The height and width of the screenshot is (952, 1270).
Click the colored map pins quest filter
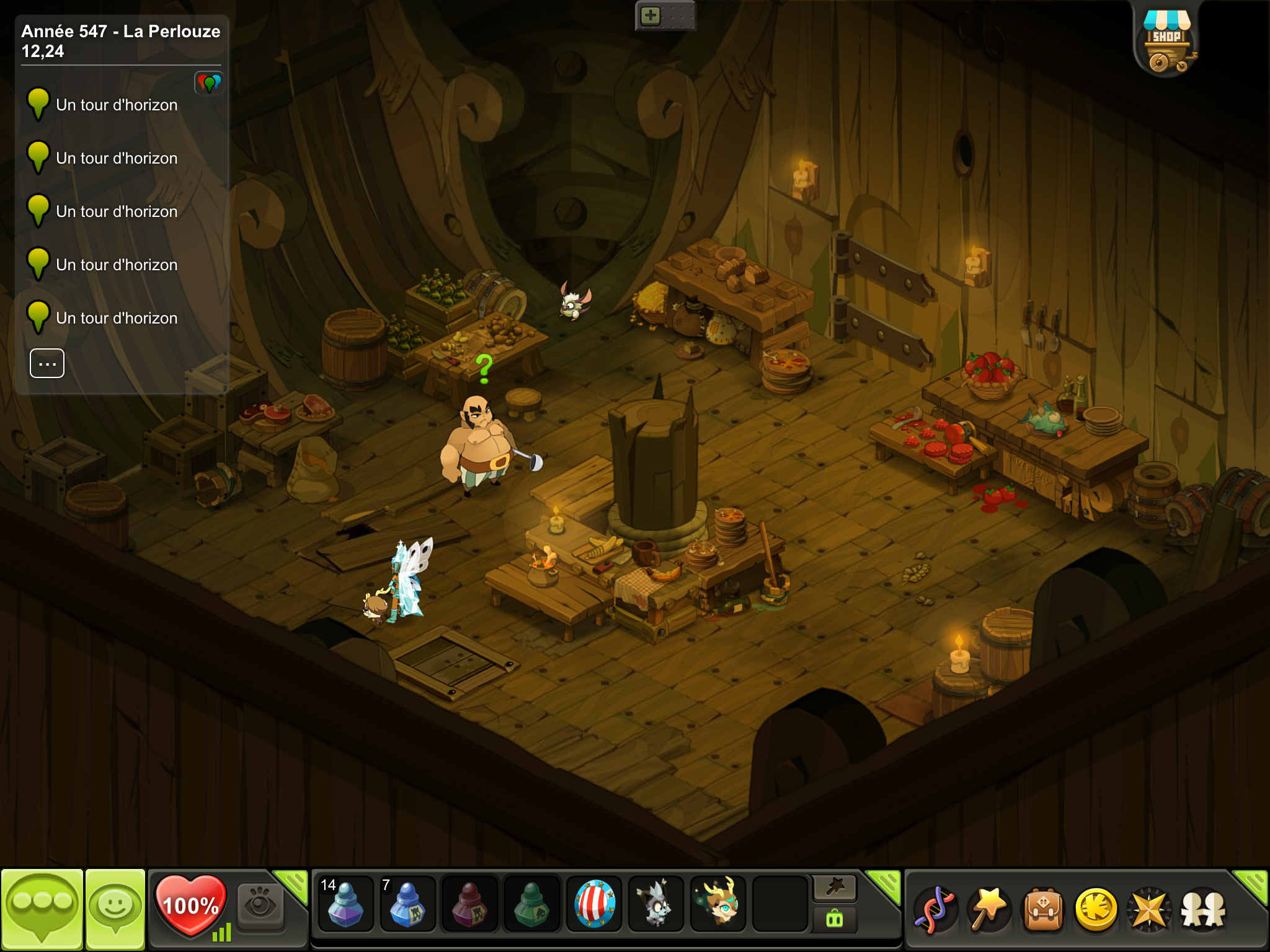pos(209,83)
